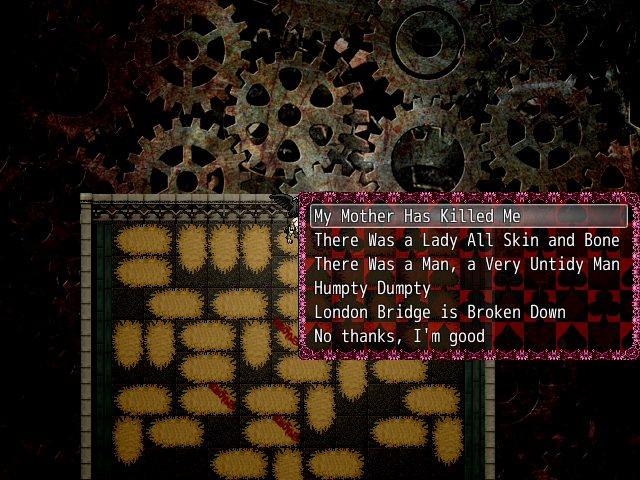Choose 'There Was a Lady All Skin and Bone'
This screenshot has width=640, height=480.
[x=466, y=240]
